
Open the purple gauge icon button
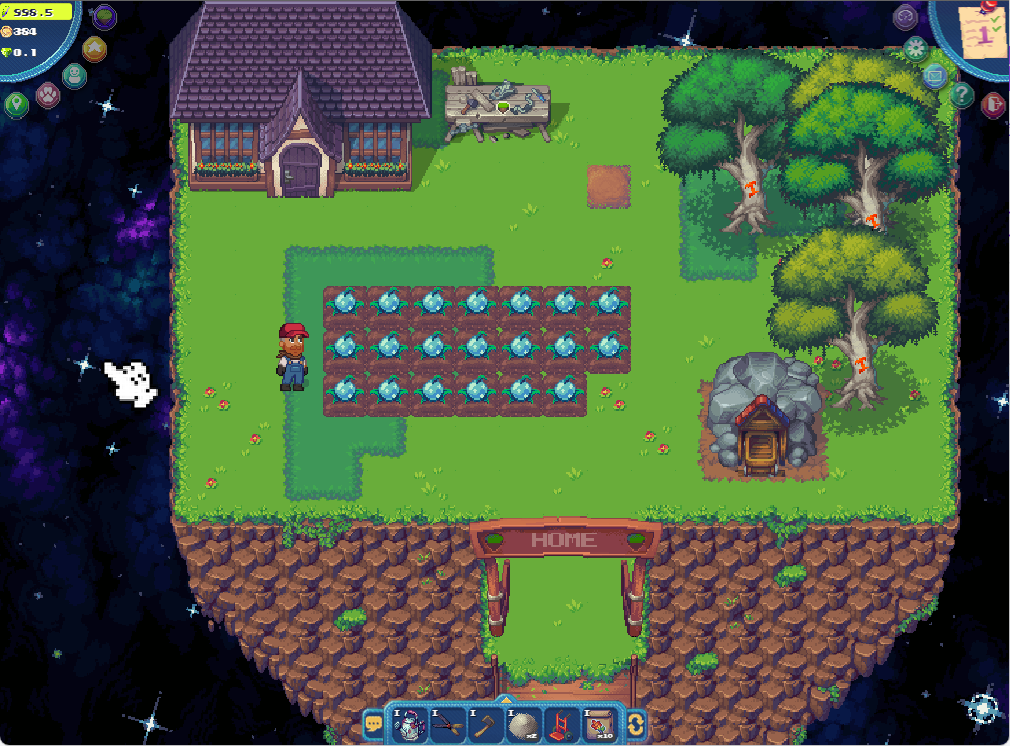click(905, 16)
